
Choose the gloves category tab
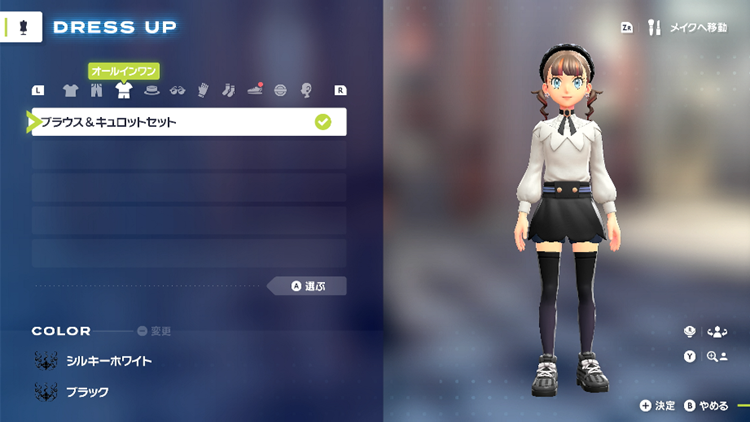click(x=203, y=91)
